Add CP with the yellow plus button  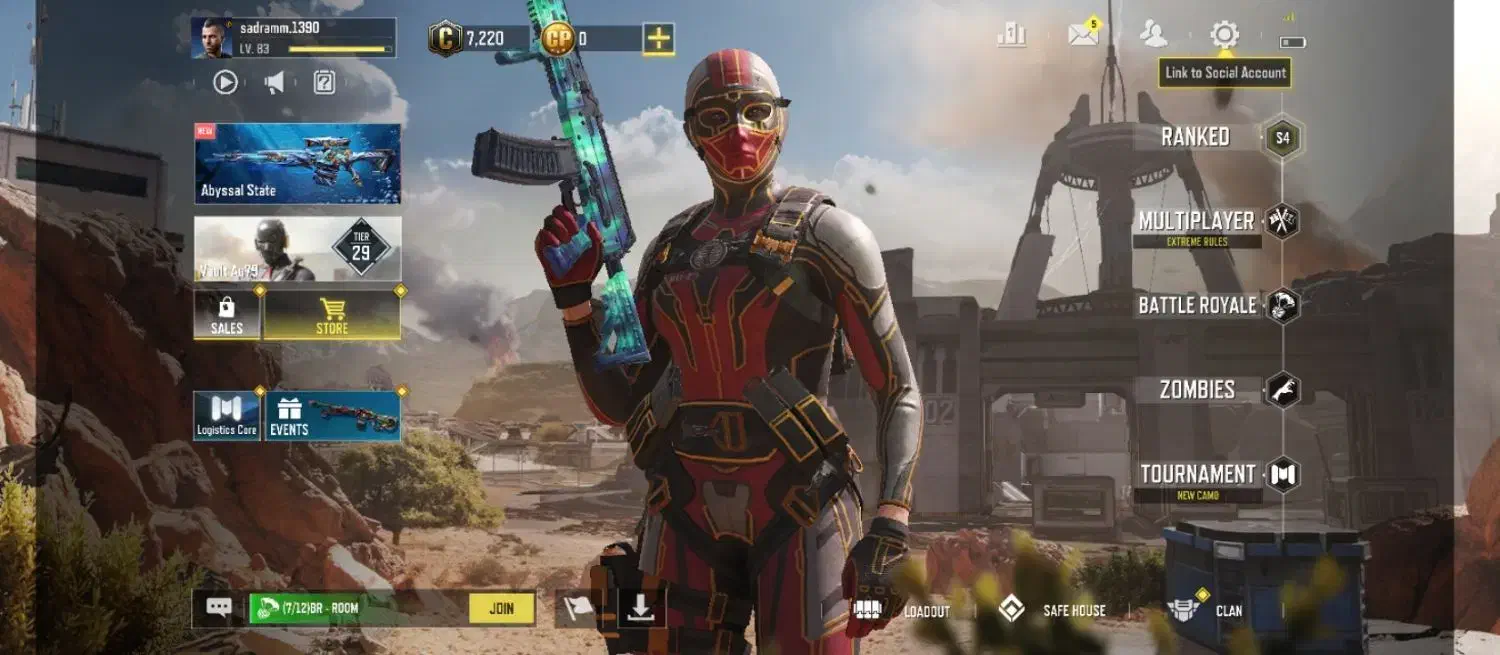point(658,39)
